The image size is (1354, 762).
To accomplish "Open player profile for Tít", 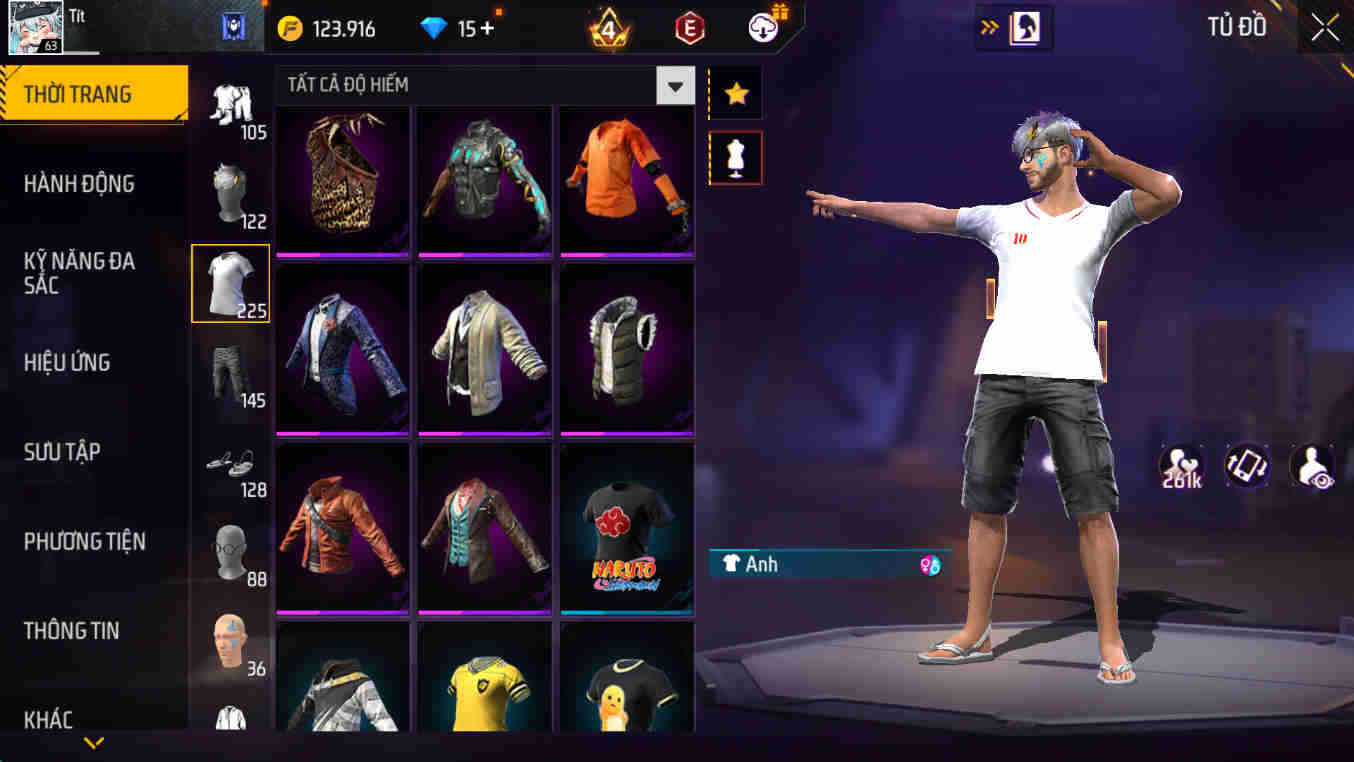I will [x=35, y=25].
